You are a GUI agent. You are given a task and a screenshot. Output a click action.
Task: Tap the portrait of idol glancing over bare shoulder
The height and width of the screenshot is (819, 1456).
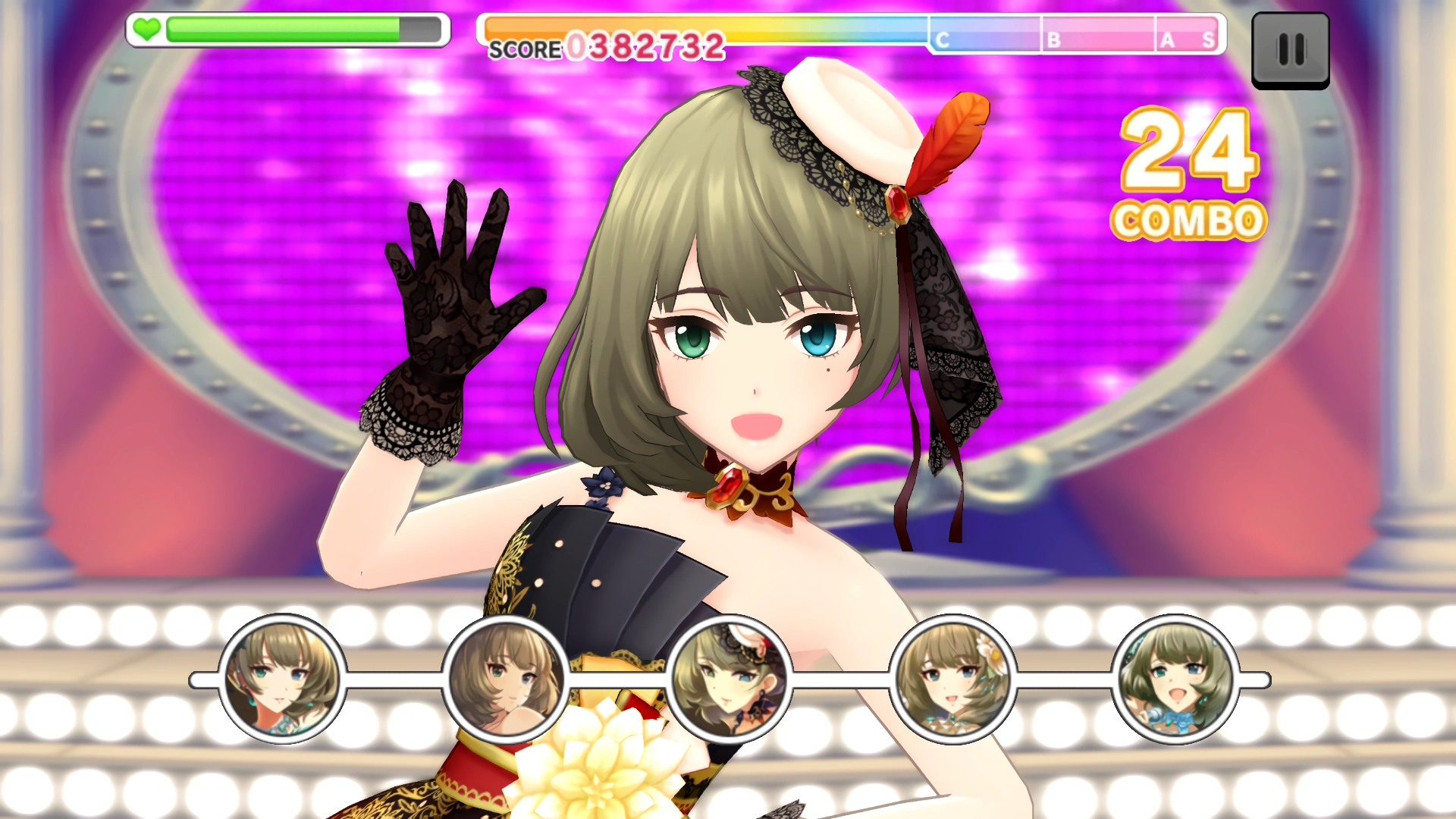click(506, 679)
